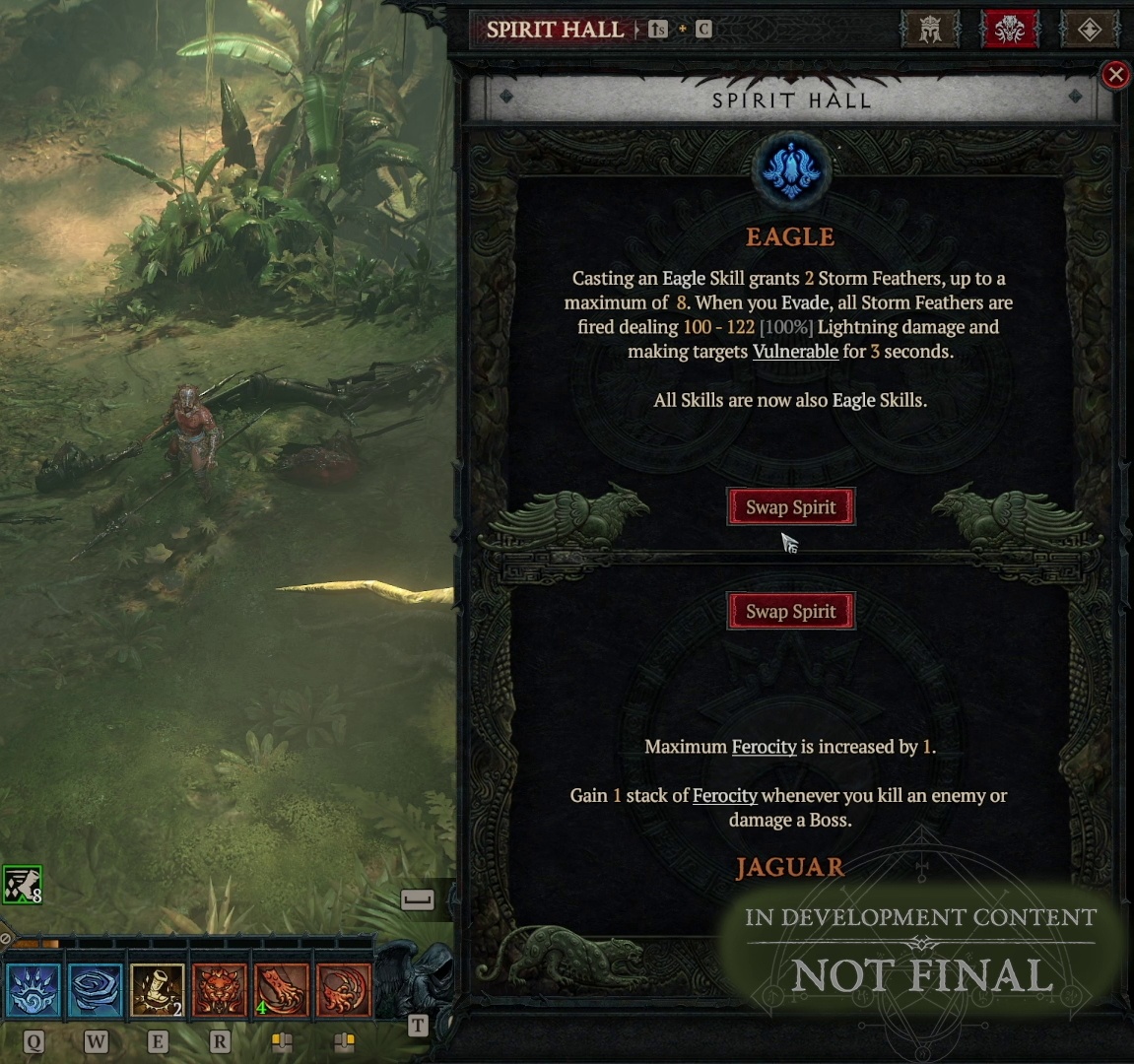The height and width of the screenshot is (1064, 1134).
Task: Swap the Eagle spirit
Action: click(790, 507)
